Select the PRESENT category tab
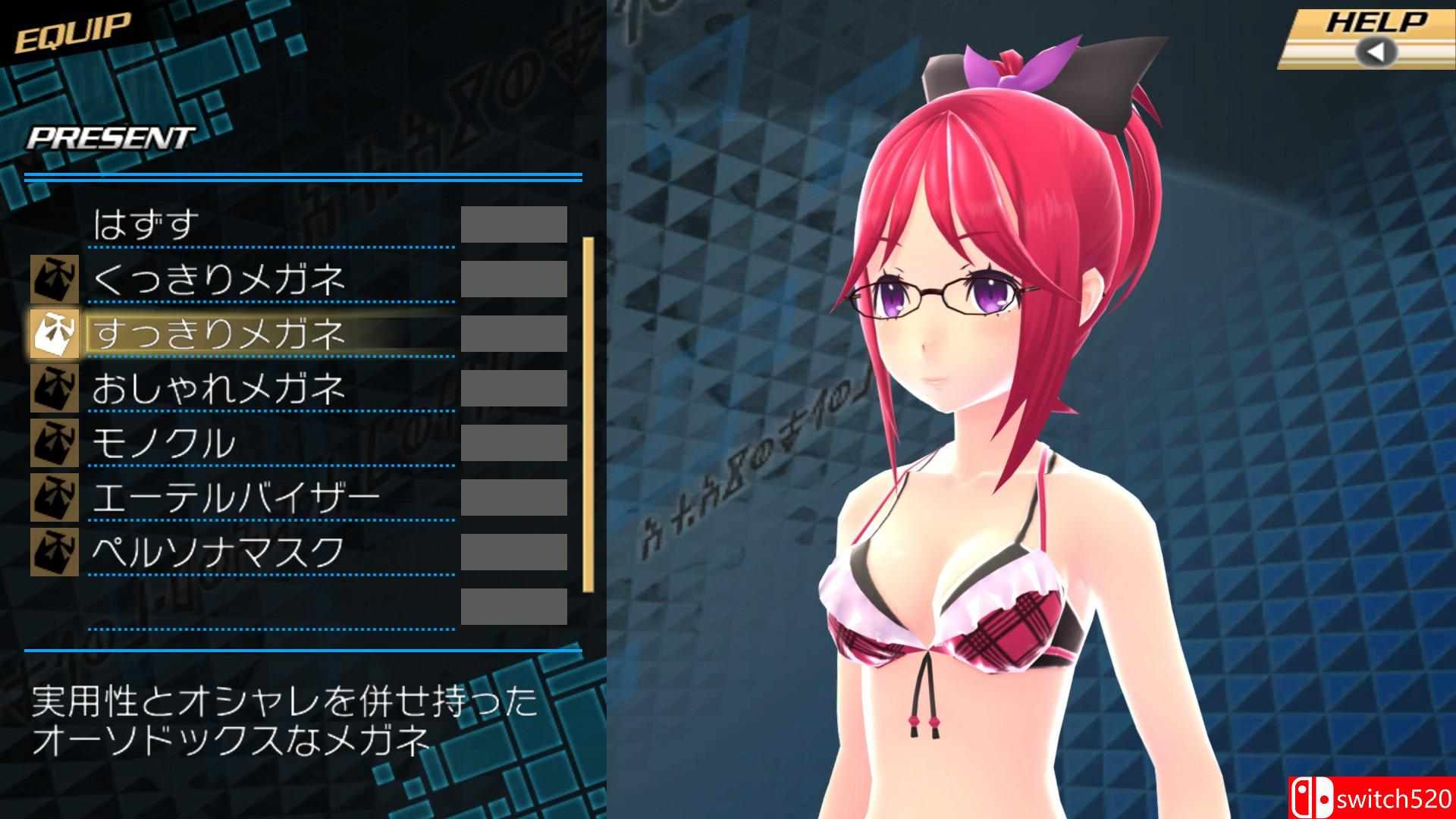1456x819 pixels. (x=110, y=136)
